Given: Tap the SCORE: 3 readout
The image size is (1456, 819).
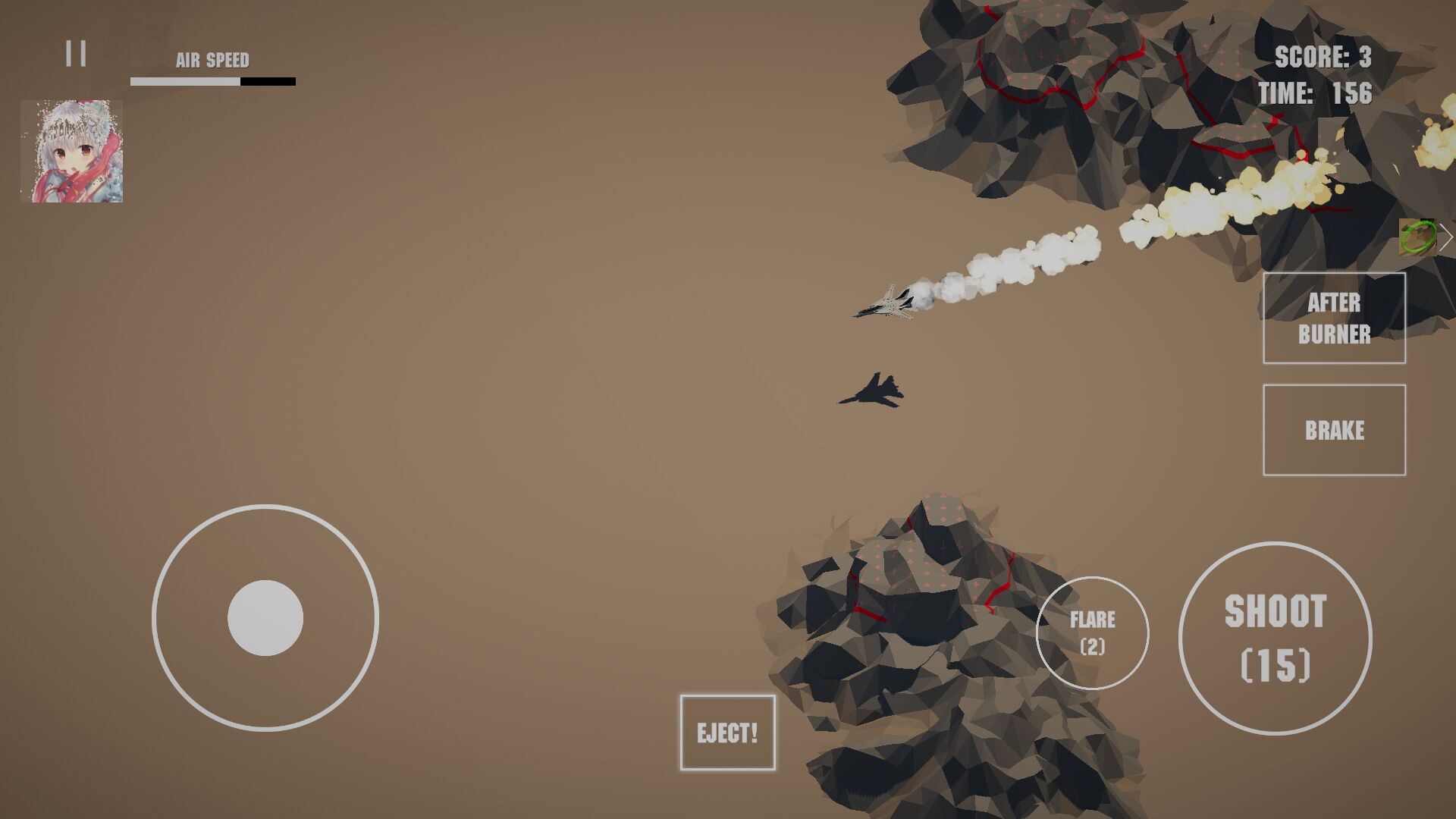Looking at the screenshot, I should tap(1323, 57).
